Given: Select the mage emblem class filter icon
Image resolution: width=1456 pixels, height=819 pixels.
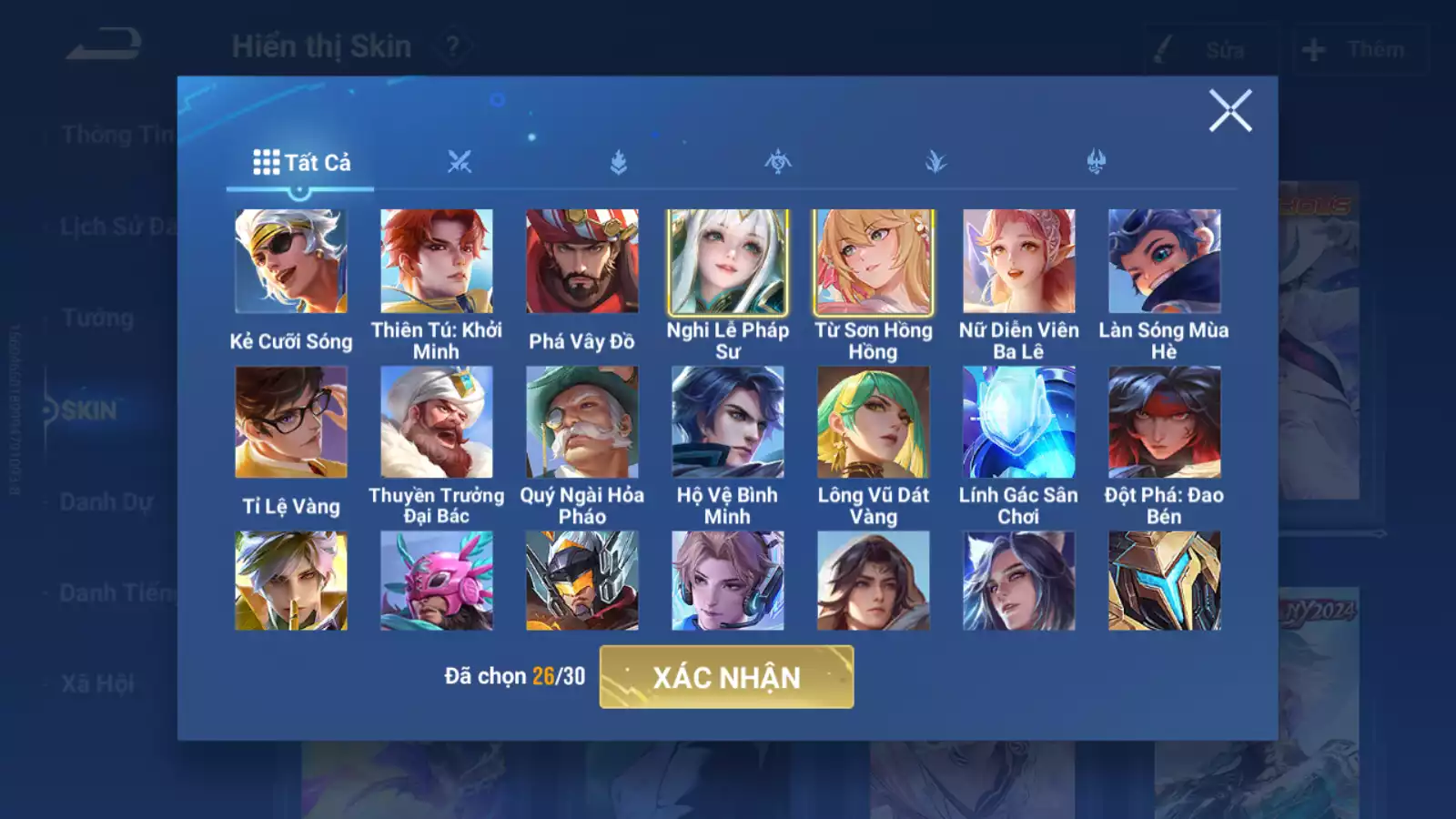Looking at the screenshot, I should coord(778,160).
